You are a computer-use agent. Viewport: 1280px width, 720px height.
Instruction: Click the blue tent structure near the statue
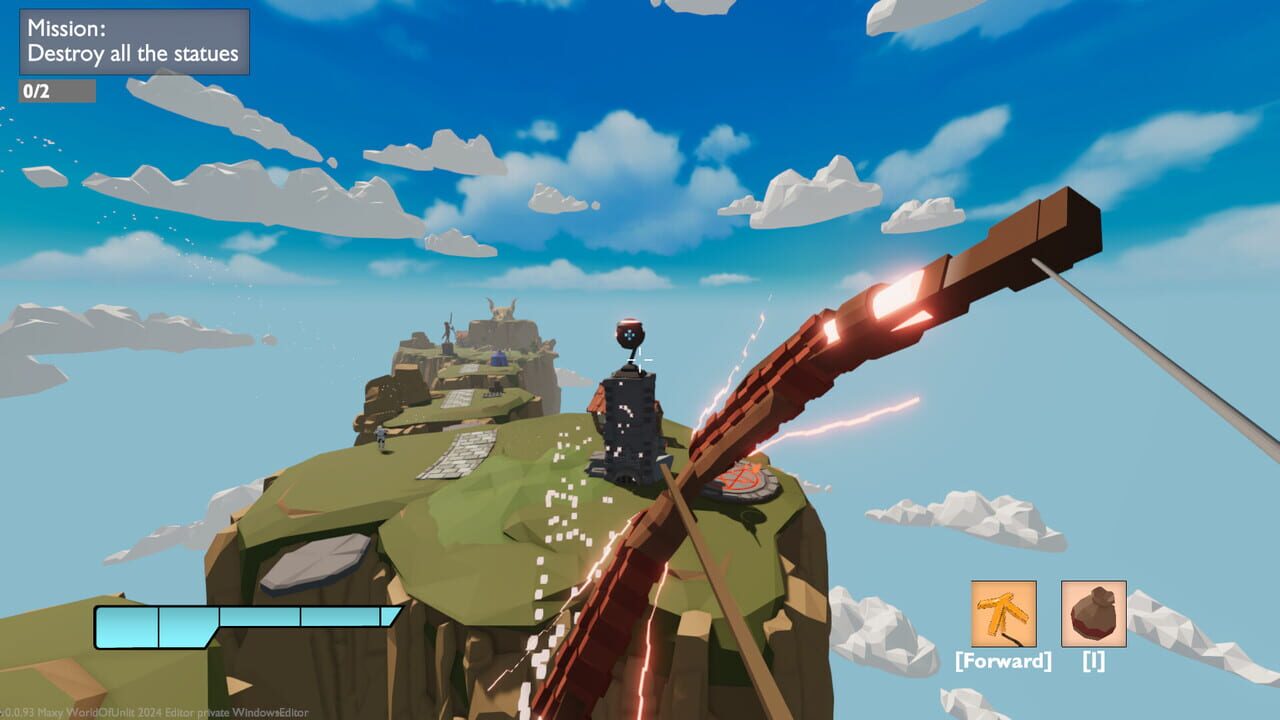498,358
